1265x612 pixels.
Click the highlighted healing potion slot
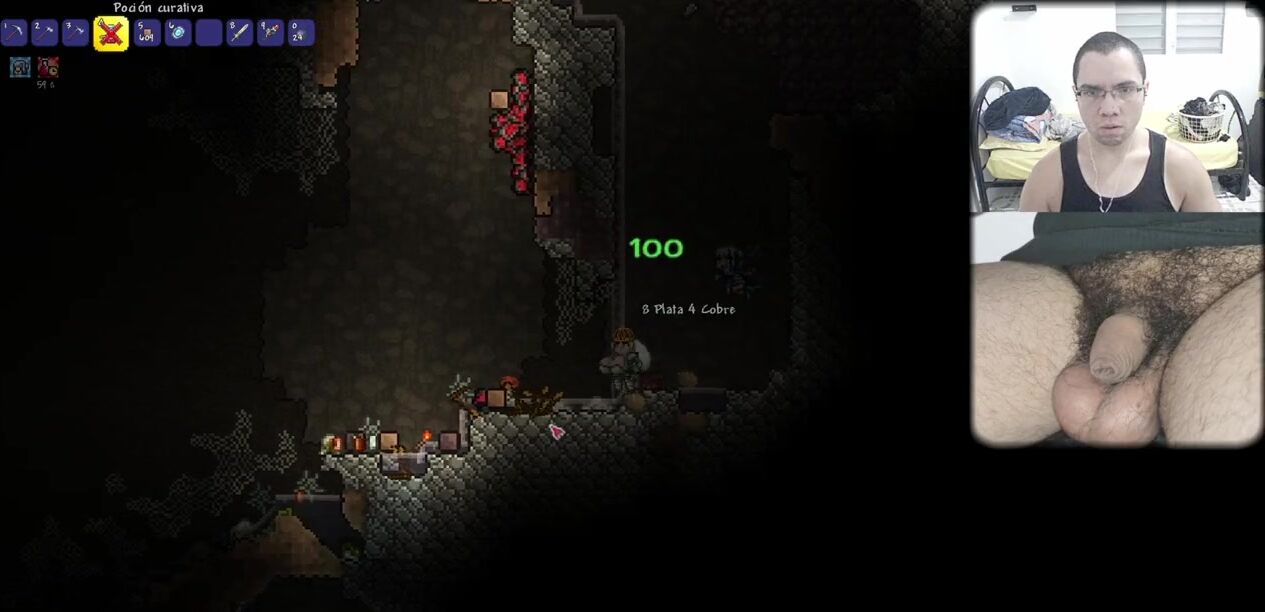110,33
